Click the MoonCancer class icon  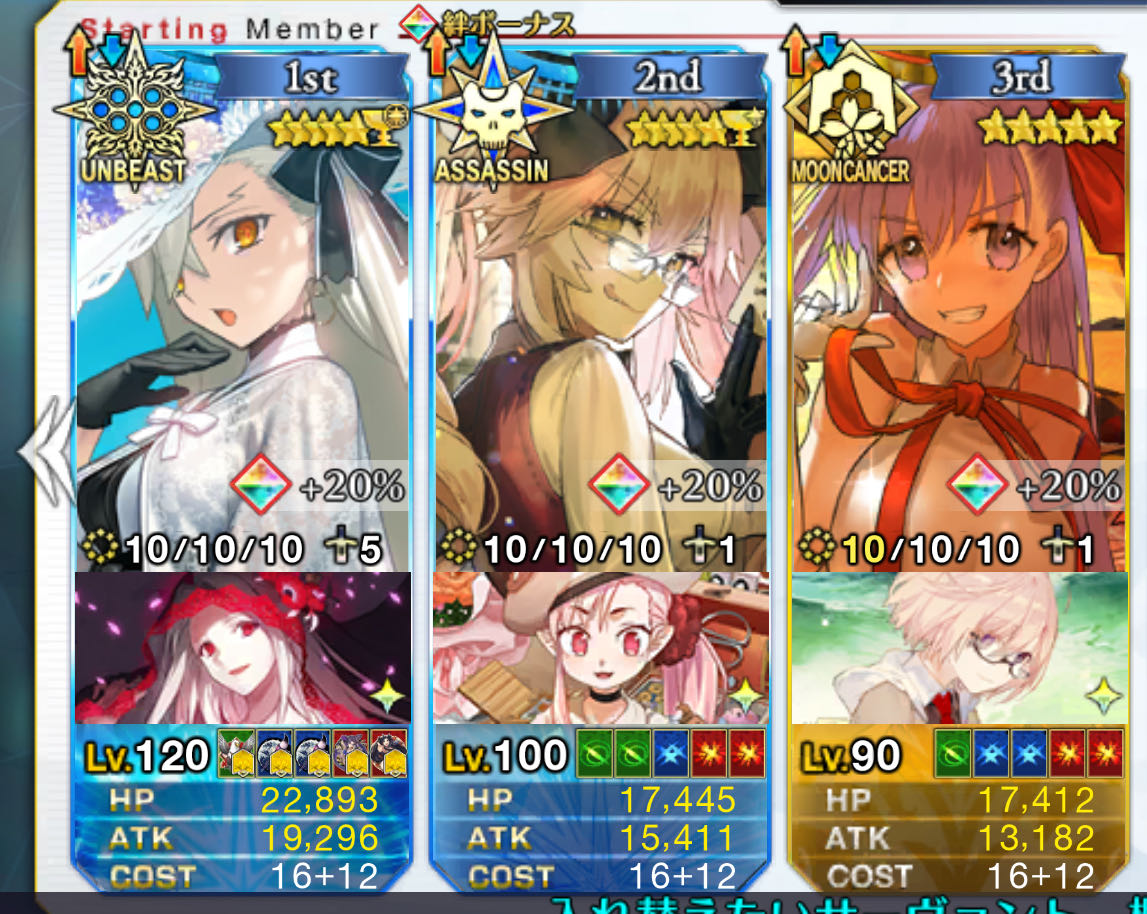tap(848, 110)
